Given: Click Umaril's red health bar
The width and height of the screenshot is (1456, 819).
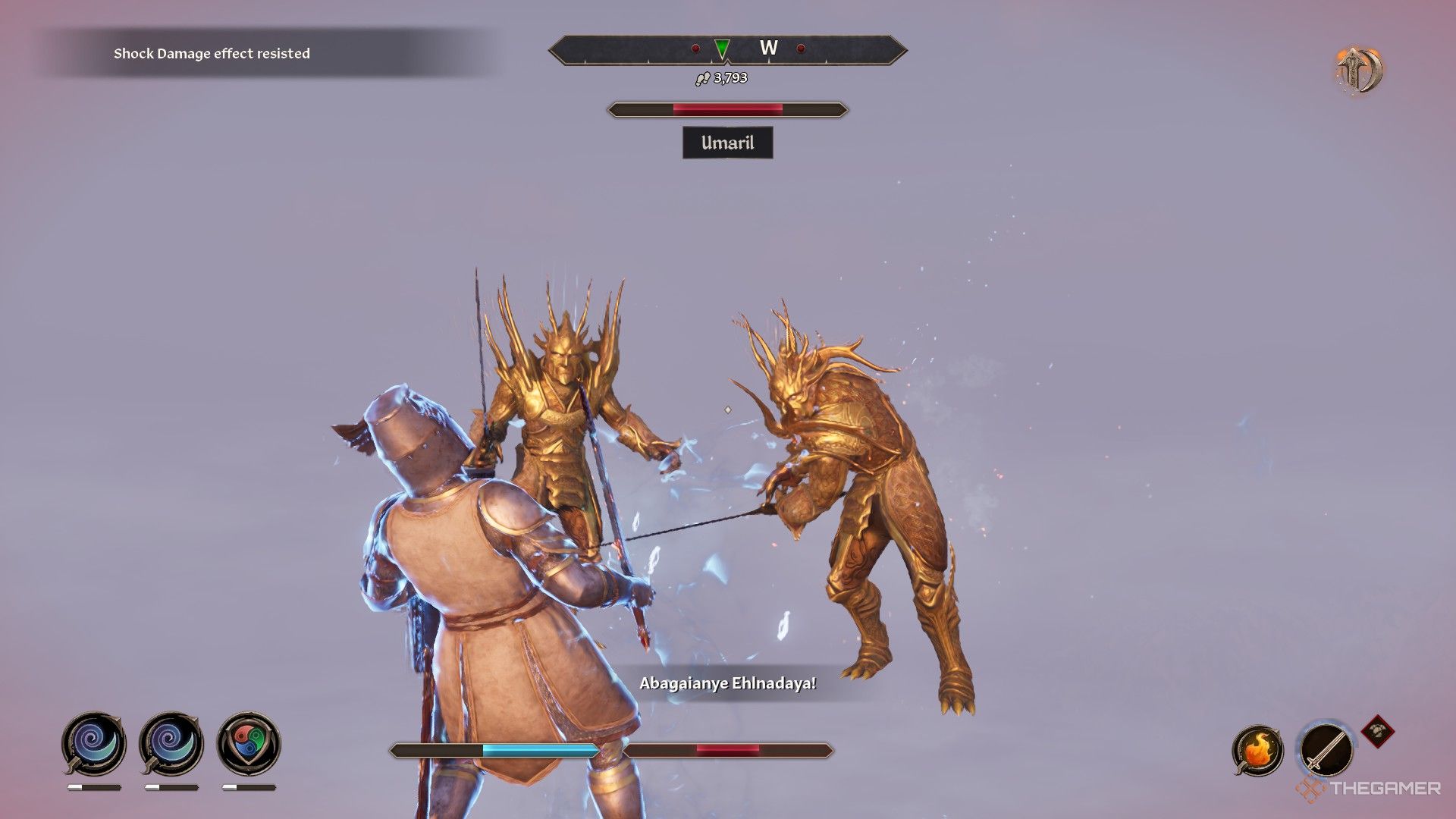Looking at the screenshot, I should (726, 108).
